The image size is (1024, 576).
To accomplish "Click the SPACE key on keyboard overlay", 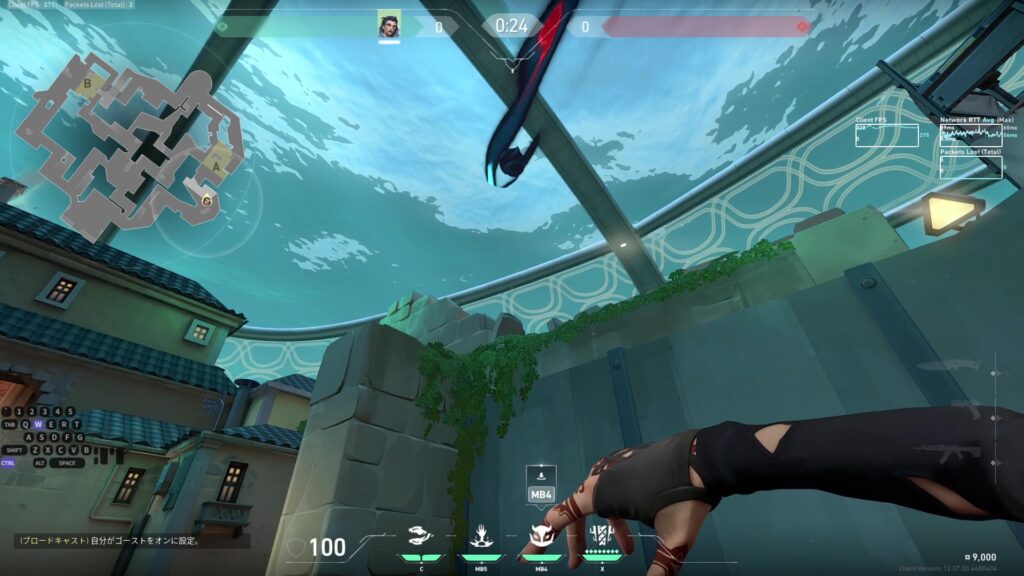I will (67, 463).
